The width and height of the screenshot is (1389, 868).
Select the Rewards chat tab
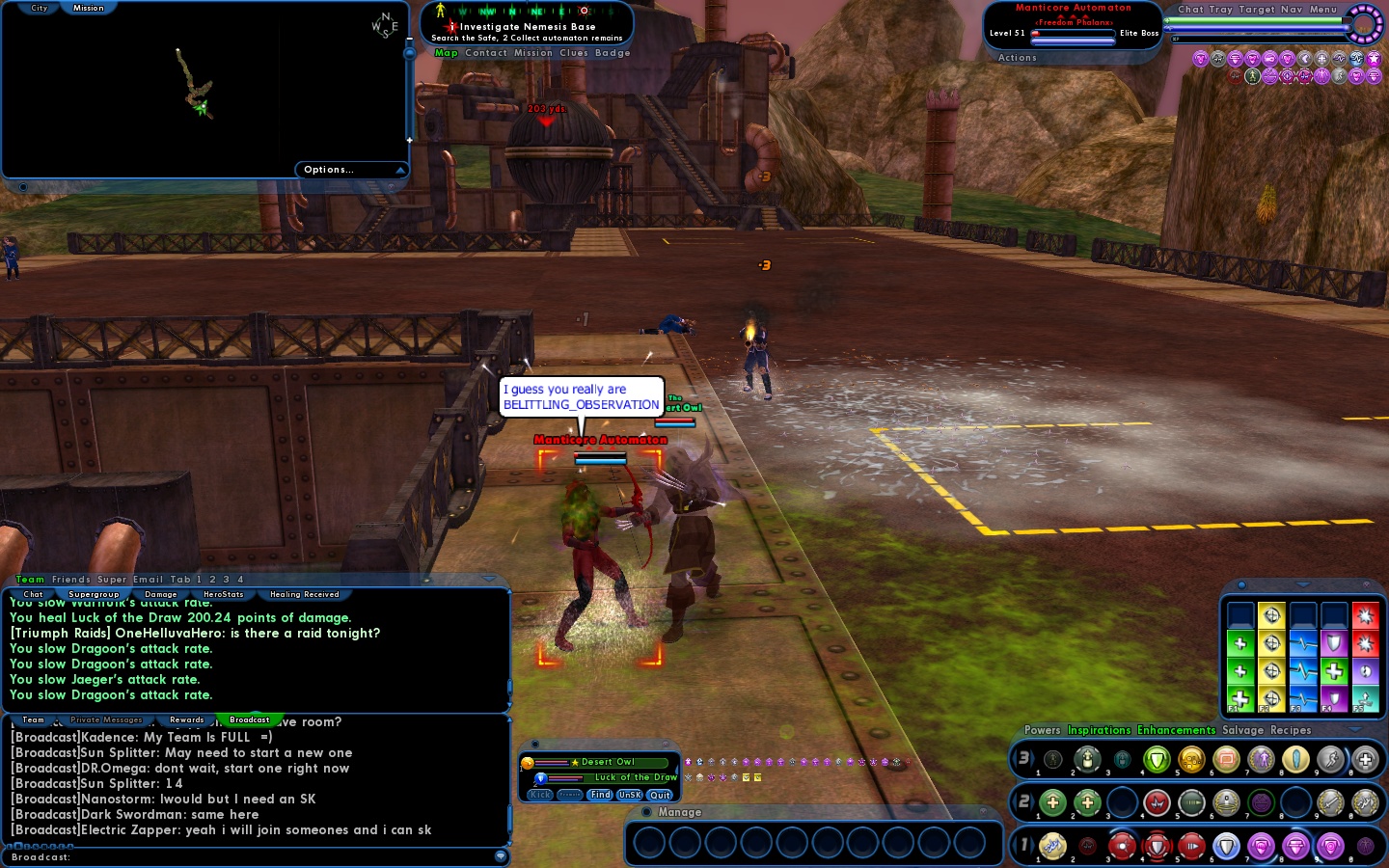point(186,719)
